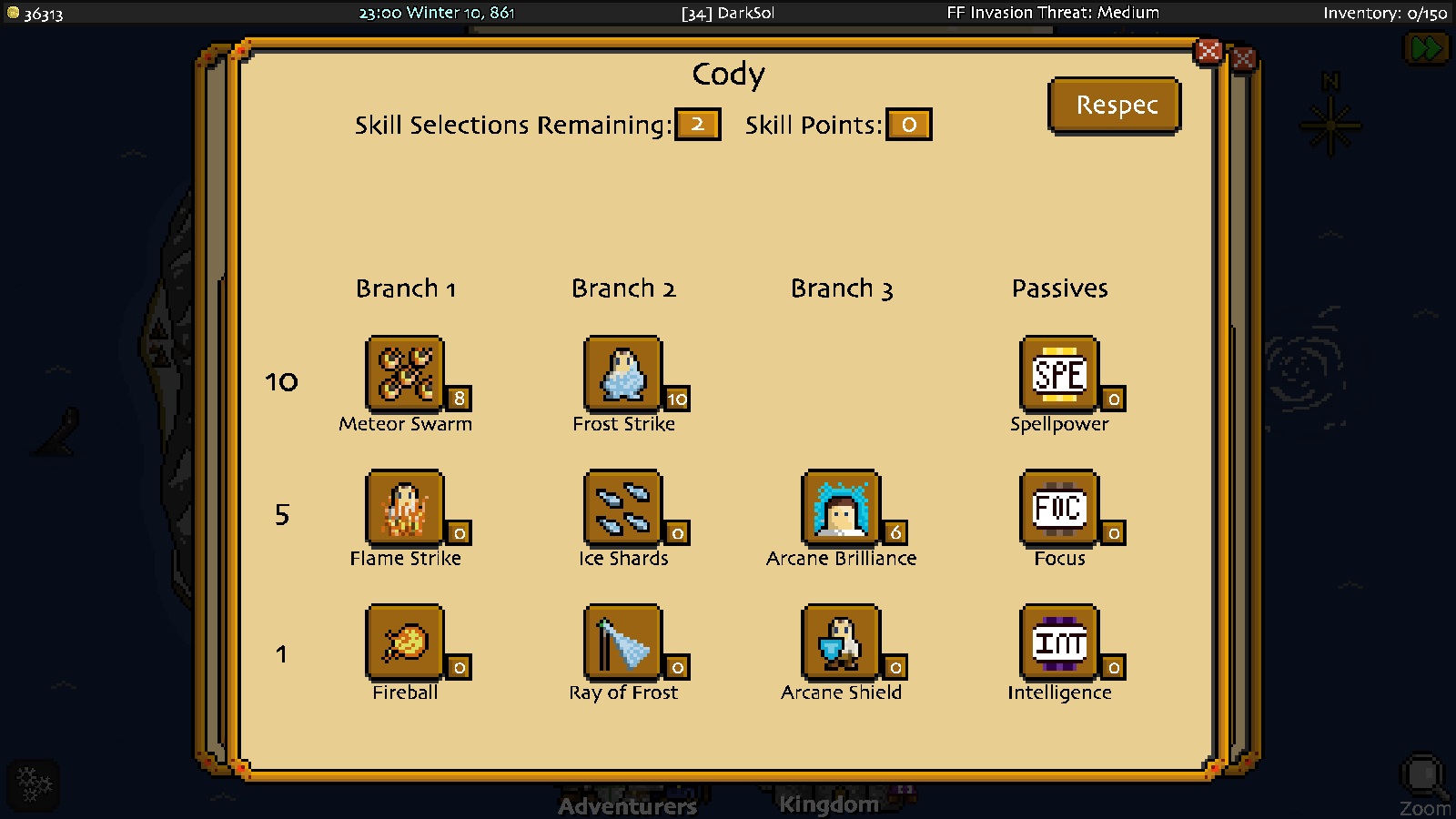
Task: Select the Frost Strike skill icon
Action: [x=623, y=372]
